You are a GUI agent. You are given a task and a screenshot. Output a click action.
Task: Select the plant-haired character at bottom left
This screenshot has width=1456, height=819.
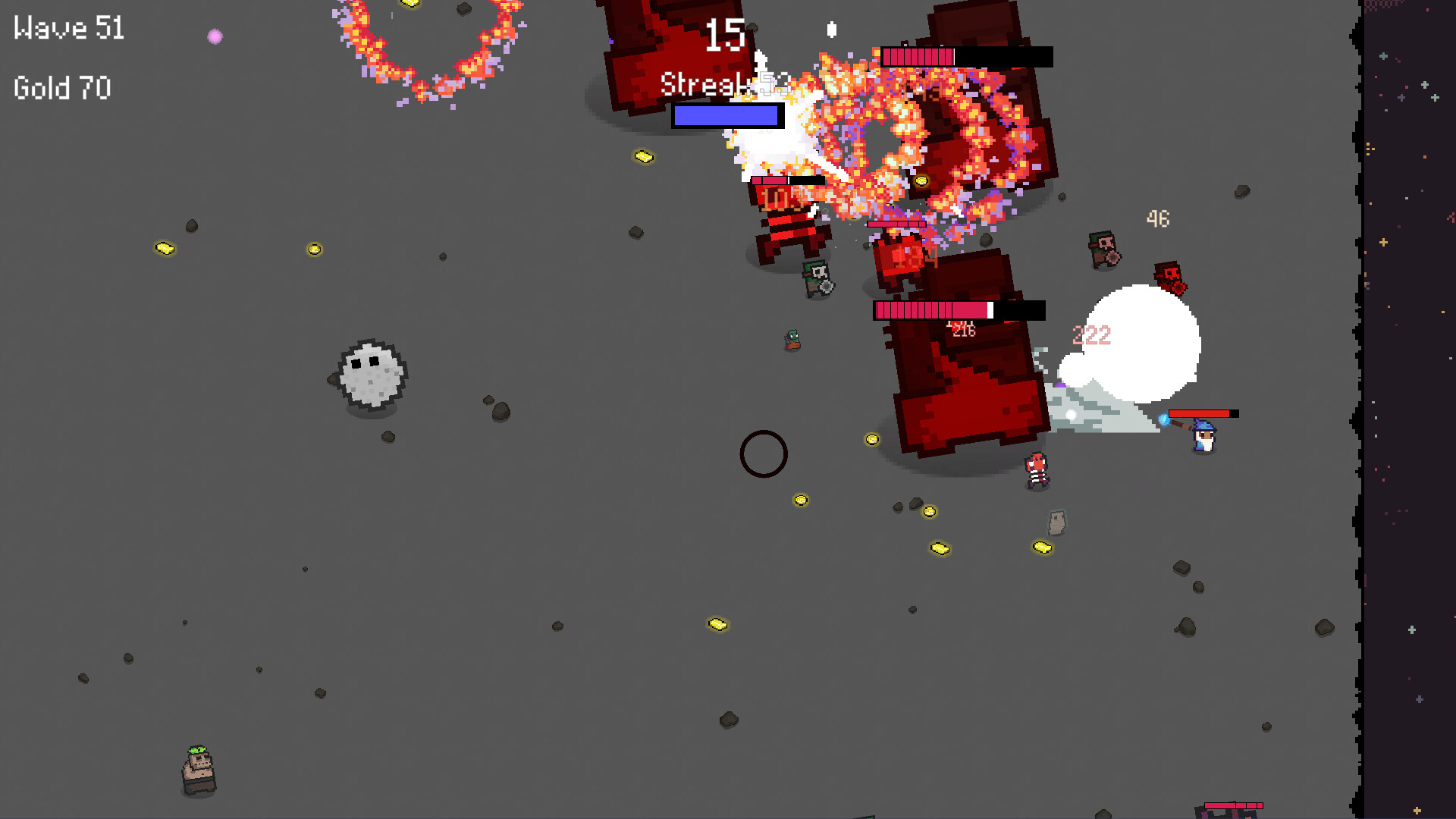click(199, 770)
